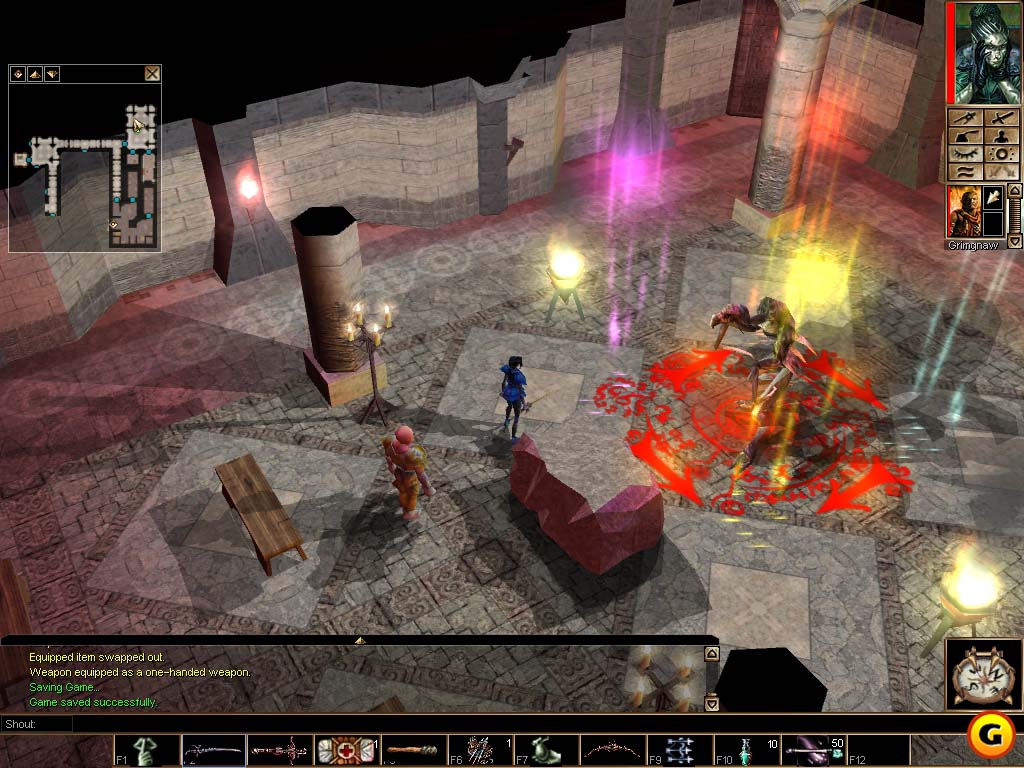Click the message log scroll-up arrow
The width and height of the screenshot is (1024, 768).
tap(711, 654)
